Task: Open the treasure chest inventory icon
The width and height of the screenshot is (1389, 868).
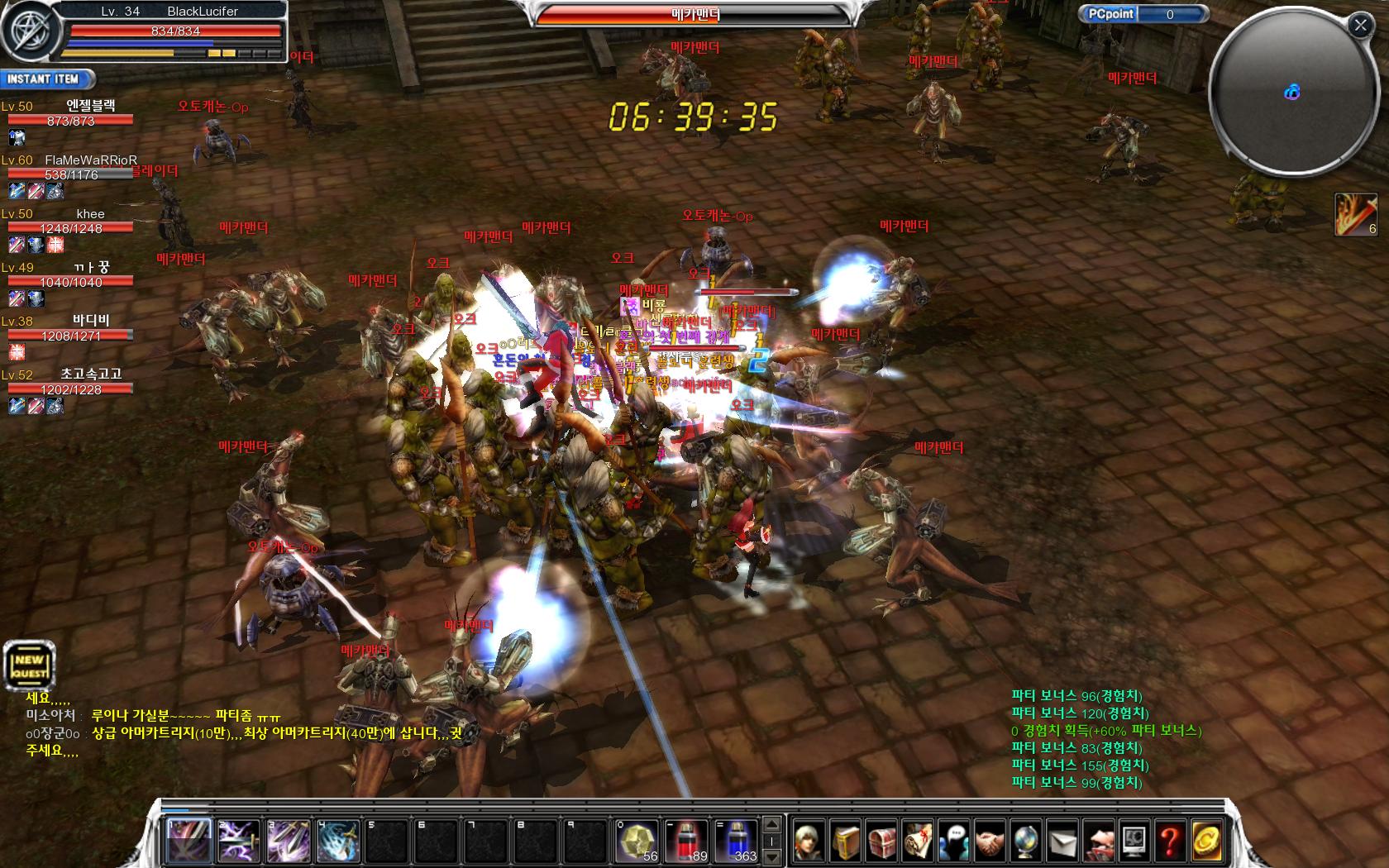Action: [x=882, y=842]
